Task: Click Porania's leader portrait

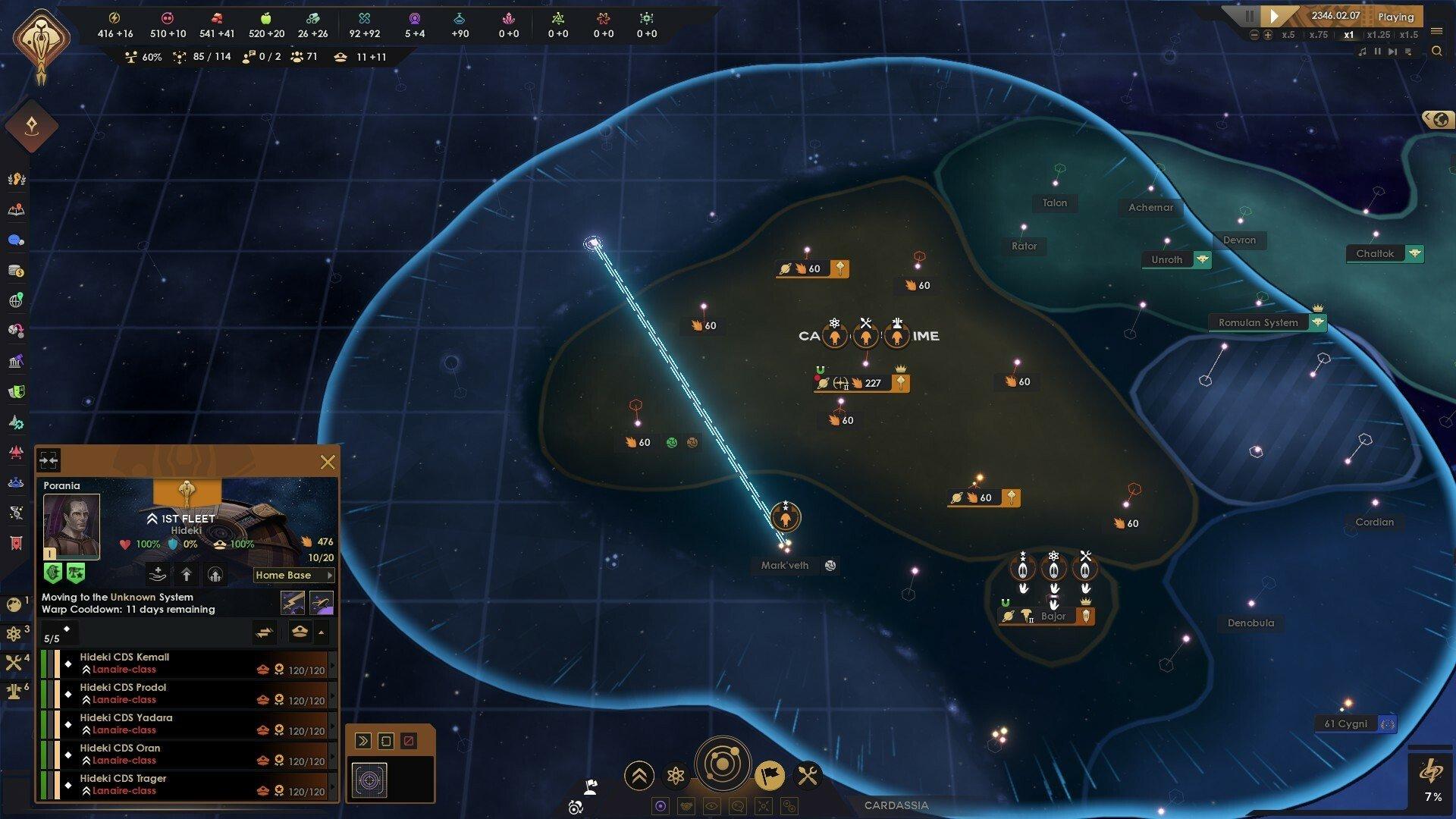Action: click(71, 525)
